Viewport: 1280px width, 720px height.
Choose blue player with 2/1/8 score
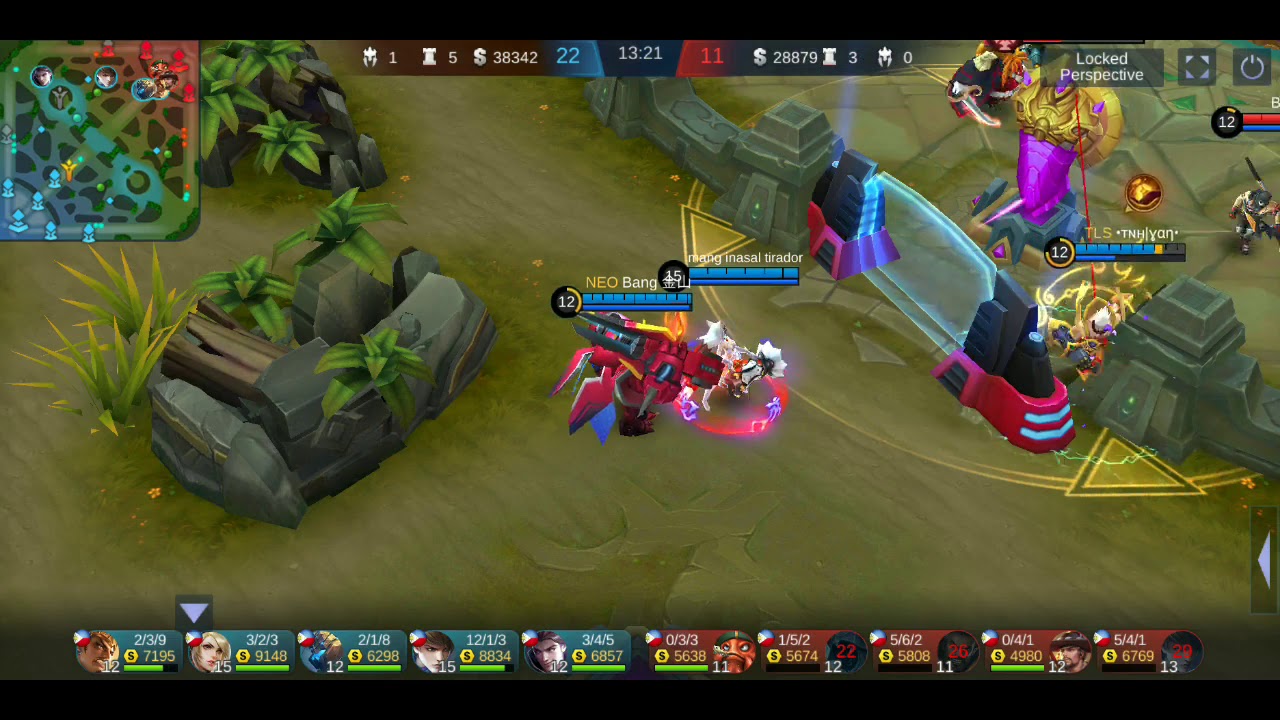(354, 651)
